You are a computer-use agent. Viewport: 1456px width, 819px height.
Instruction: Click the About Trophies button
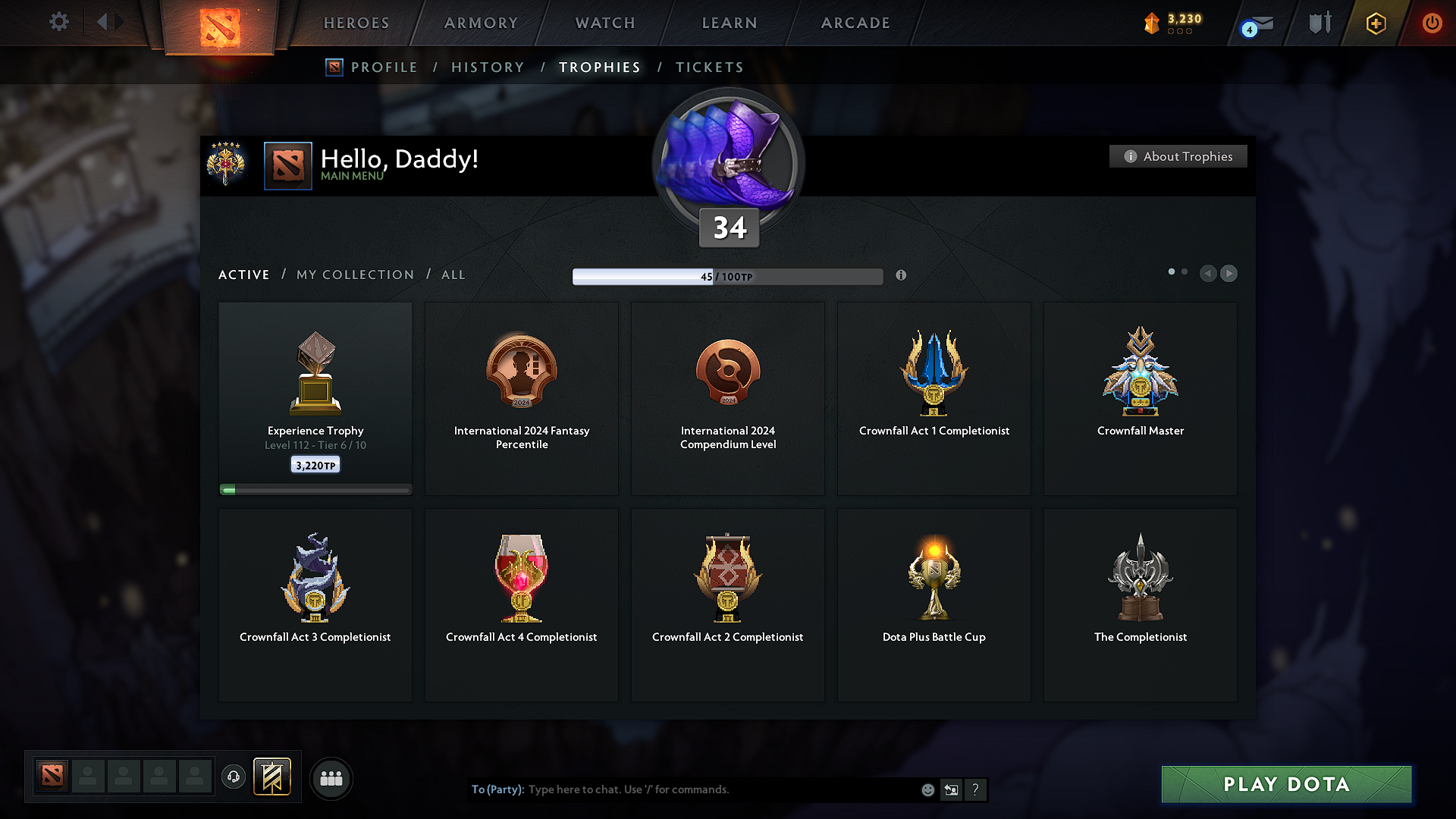[1178, 156]
